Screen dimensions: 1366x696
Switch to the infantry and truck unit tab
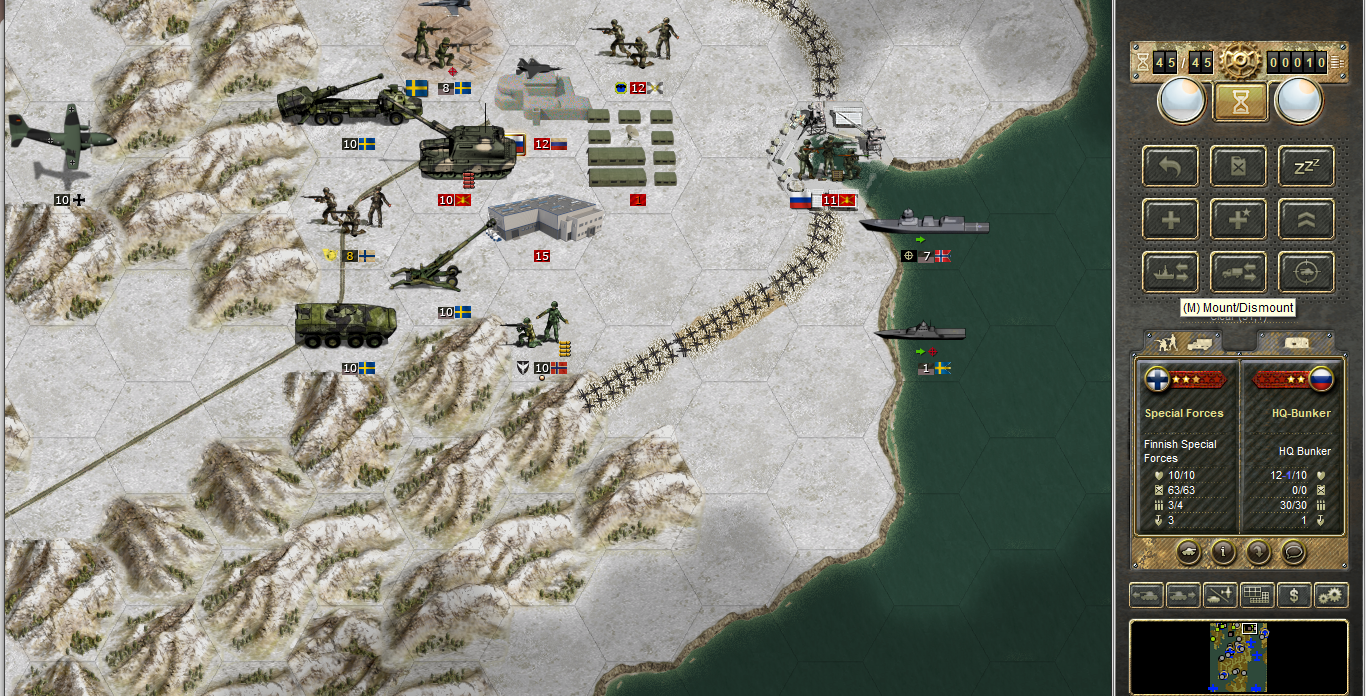(1182, 343)
